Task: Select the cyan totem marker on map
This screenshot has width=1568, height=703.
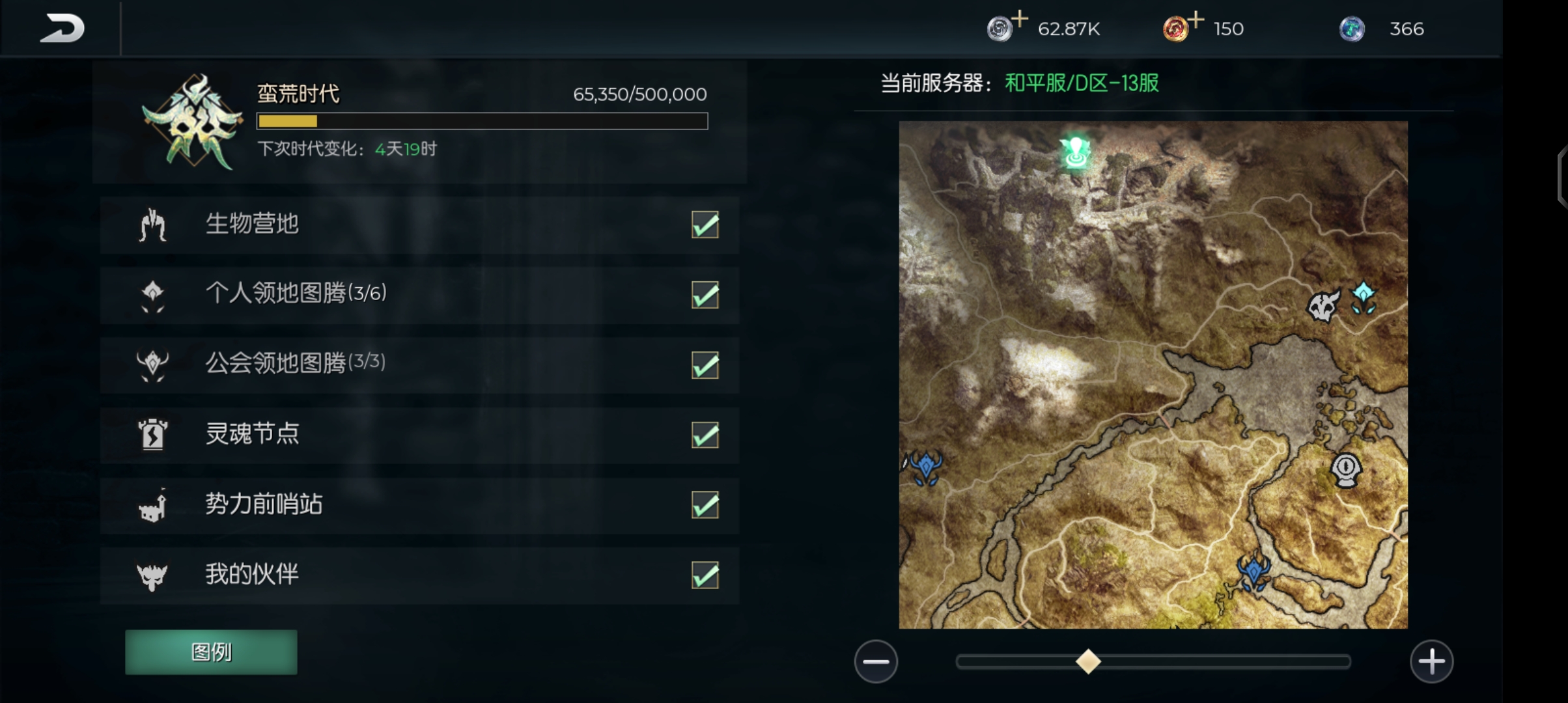Action: [1363, 298]
